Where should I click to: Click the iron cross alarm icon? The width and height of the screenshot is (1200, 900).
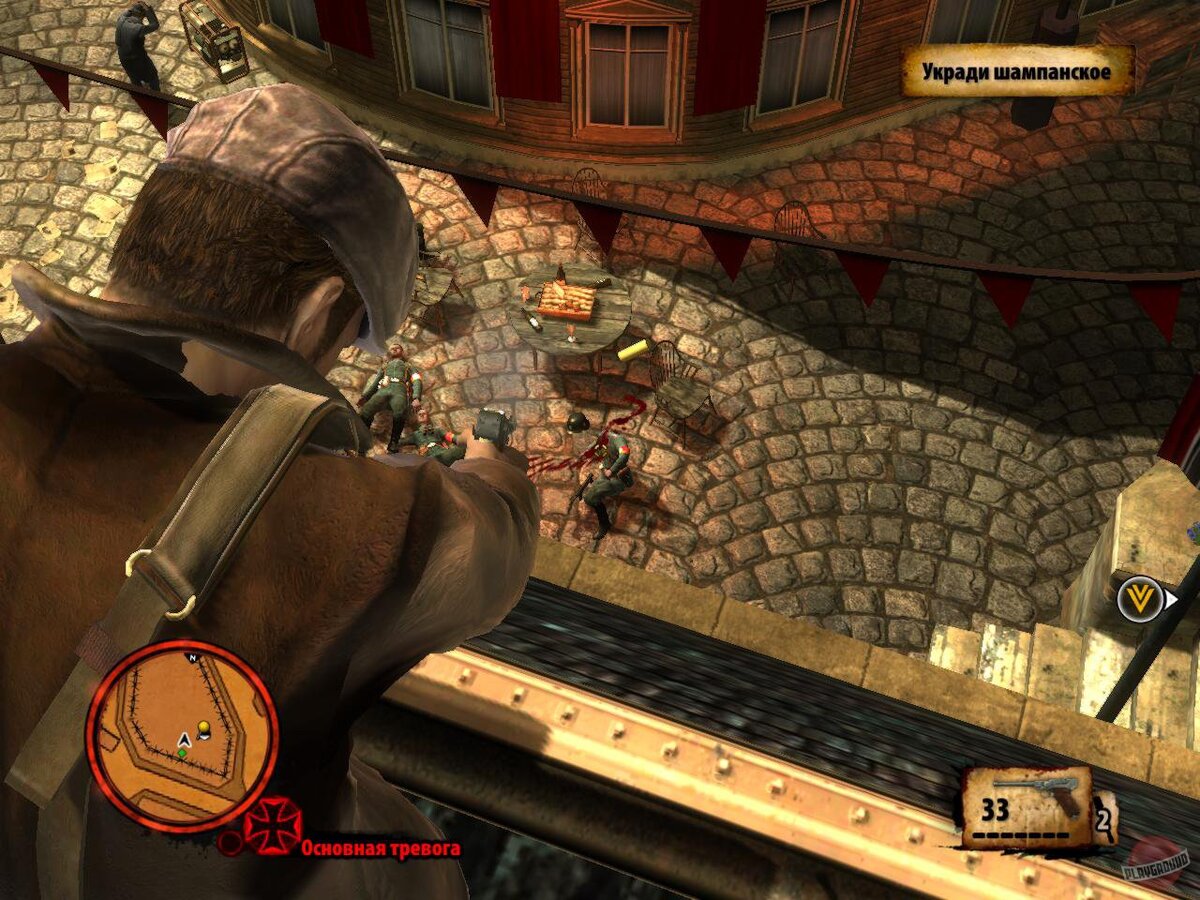pos(272,827)
